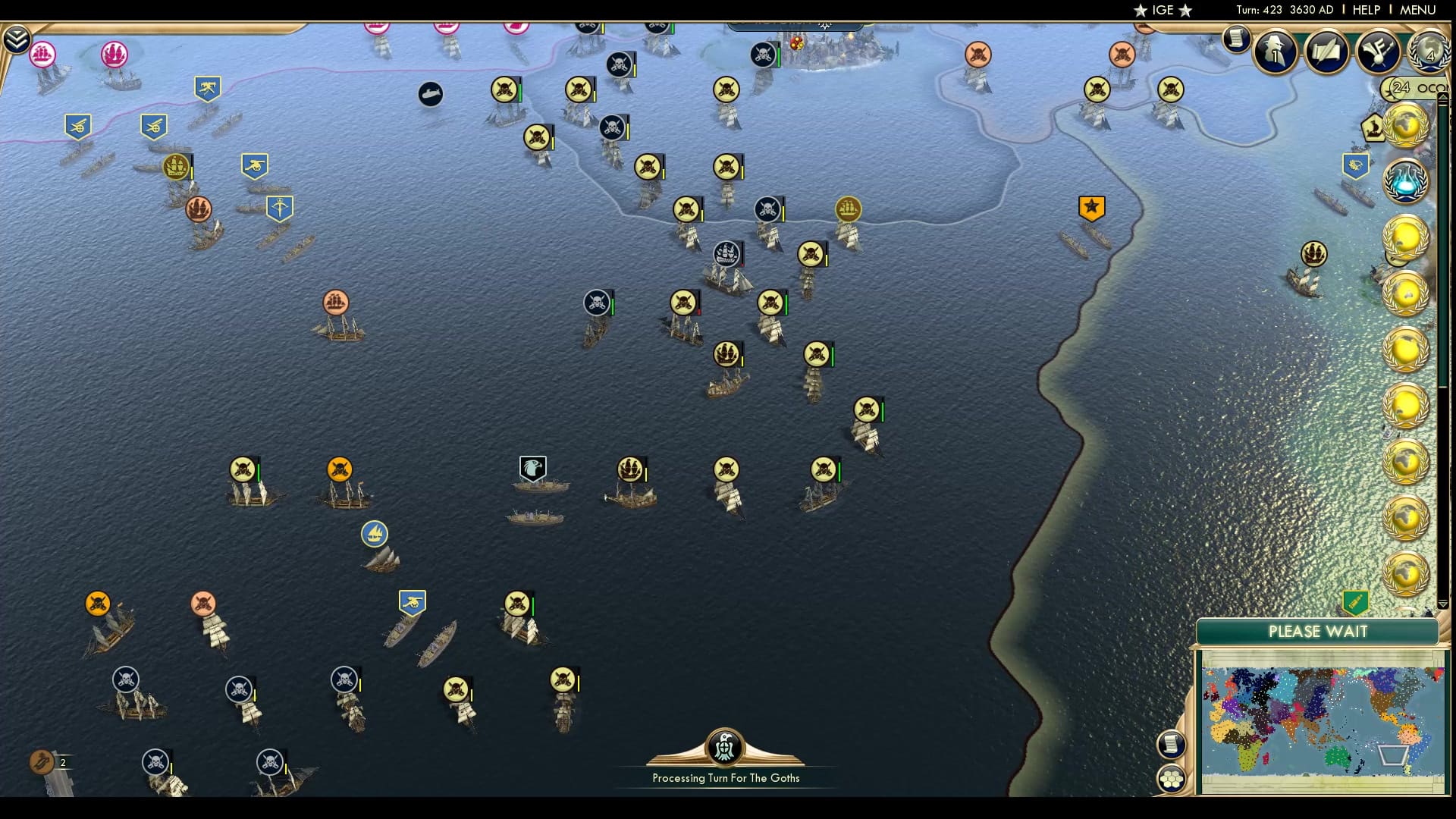The image size is (1456, 819).
Task: Click the scrollbar arrow above the notification stack
Action: point(1442,97)
